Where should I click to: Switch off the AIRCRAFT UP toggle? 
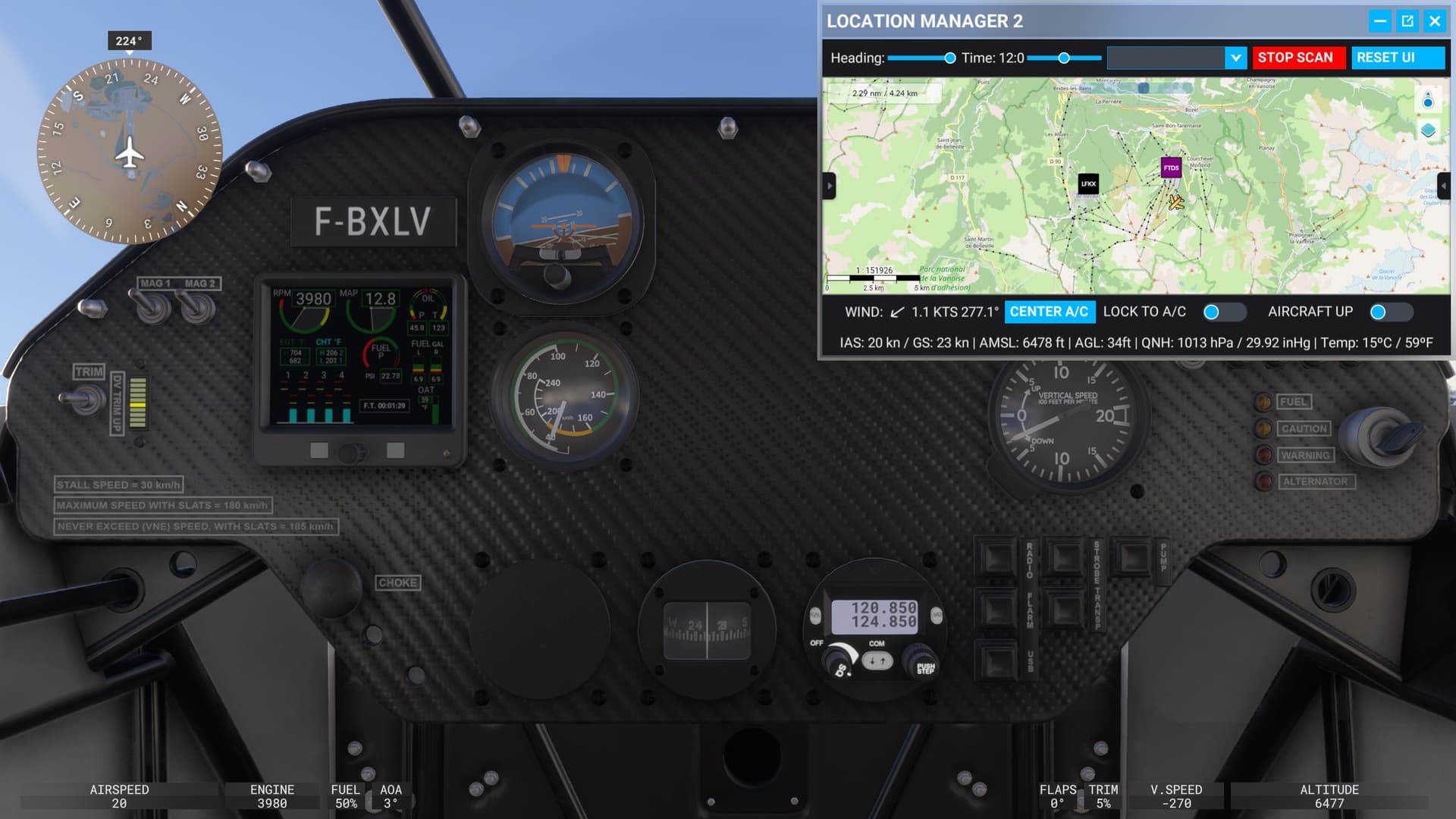click(x=1392, y=312)
